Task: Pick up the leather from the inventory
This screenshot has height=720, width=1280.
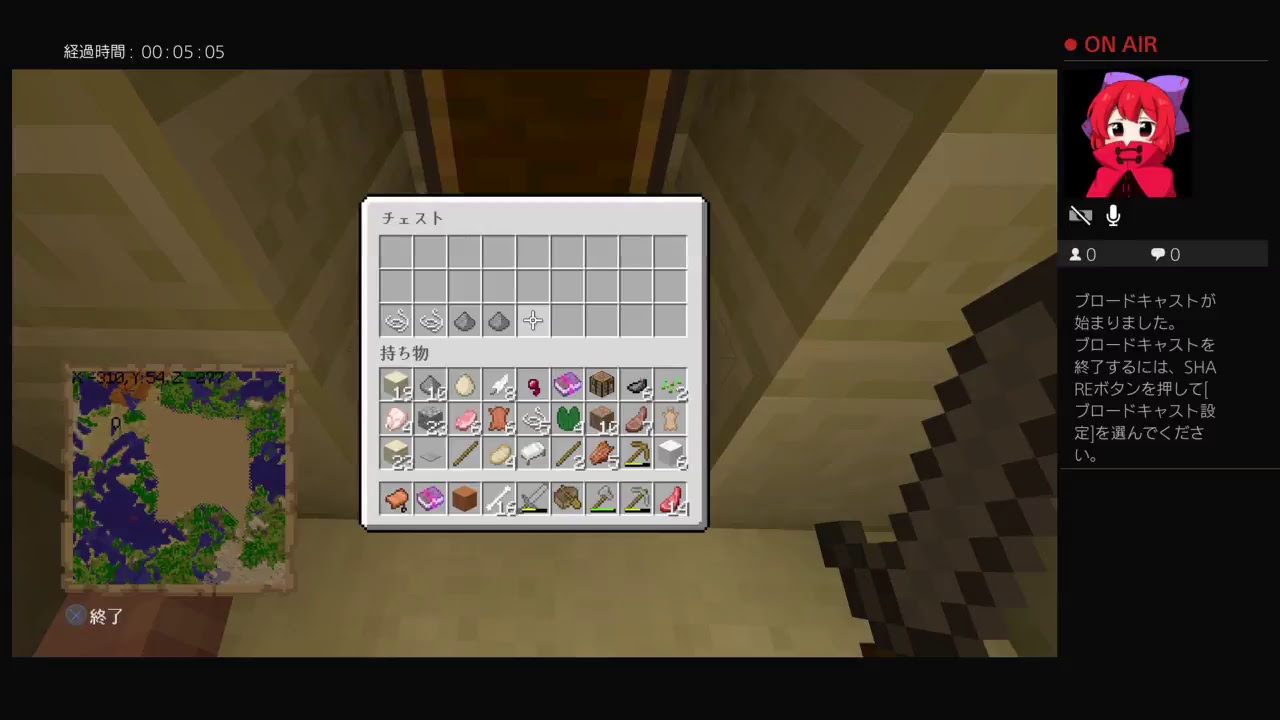Action: click(499, 420)
